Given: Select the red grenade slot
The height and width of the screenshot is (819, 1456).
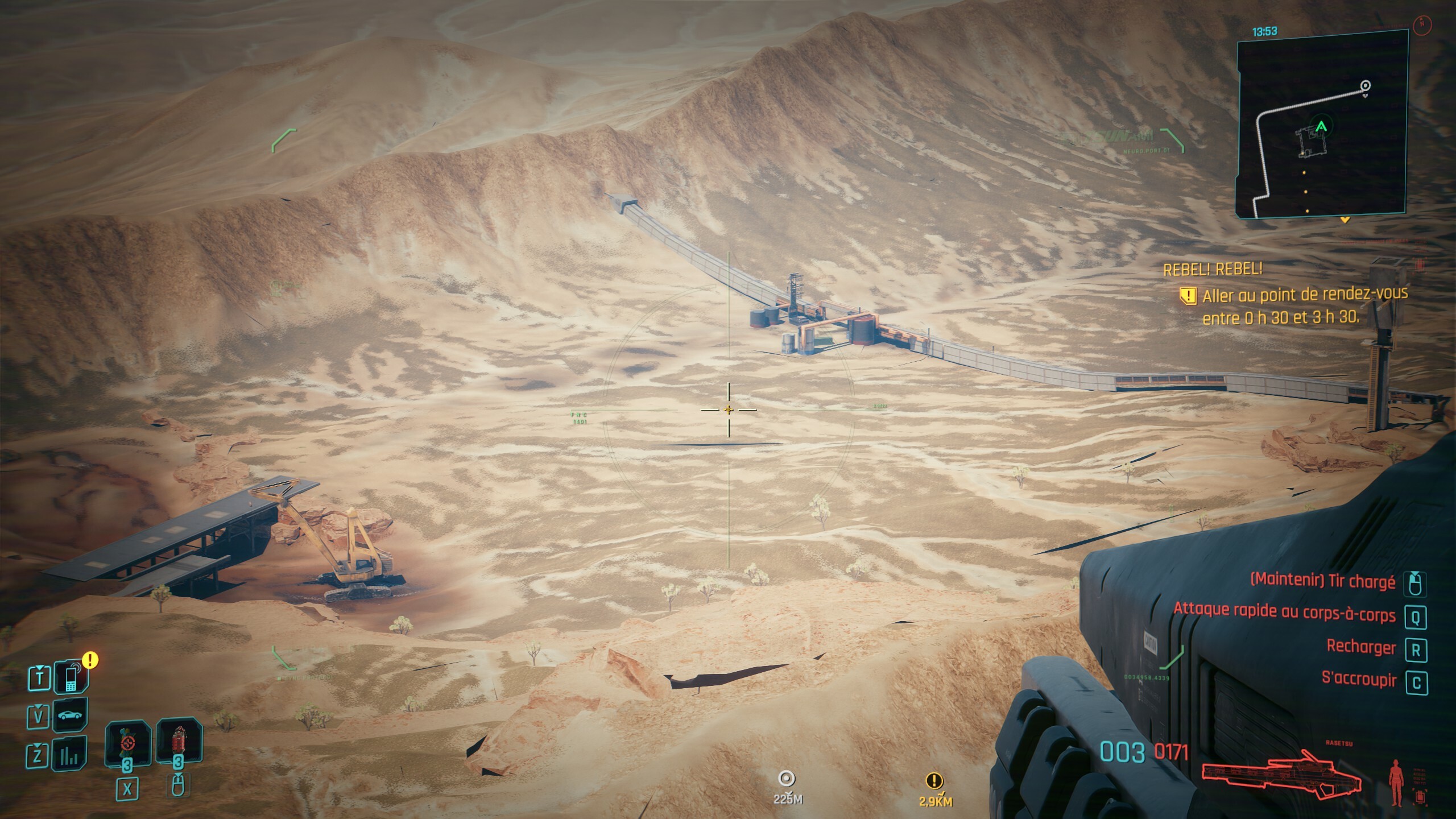Looking at the screenshot, I should 179,743.
